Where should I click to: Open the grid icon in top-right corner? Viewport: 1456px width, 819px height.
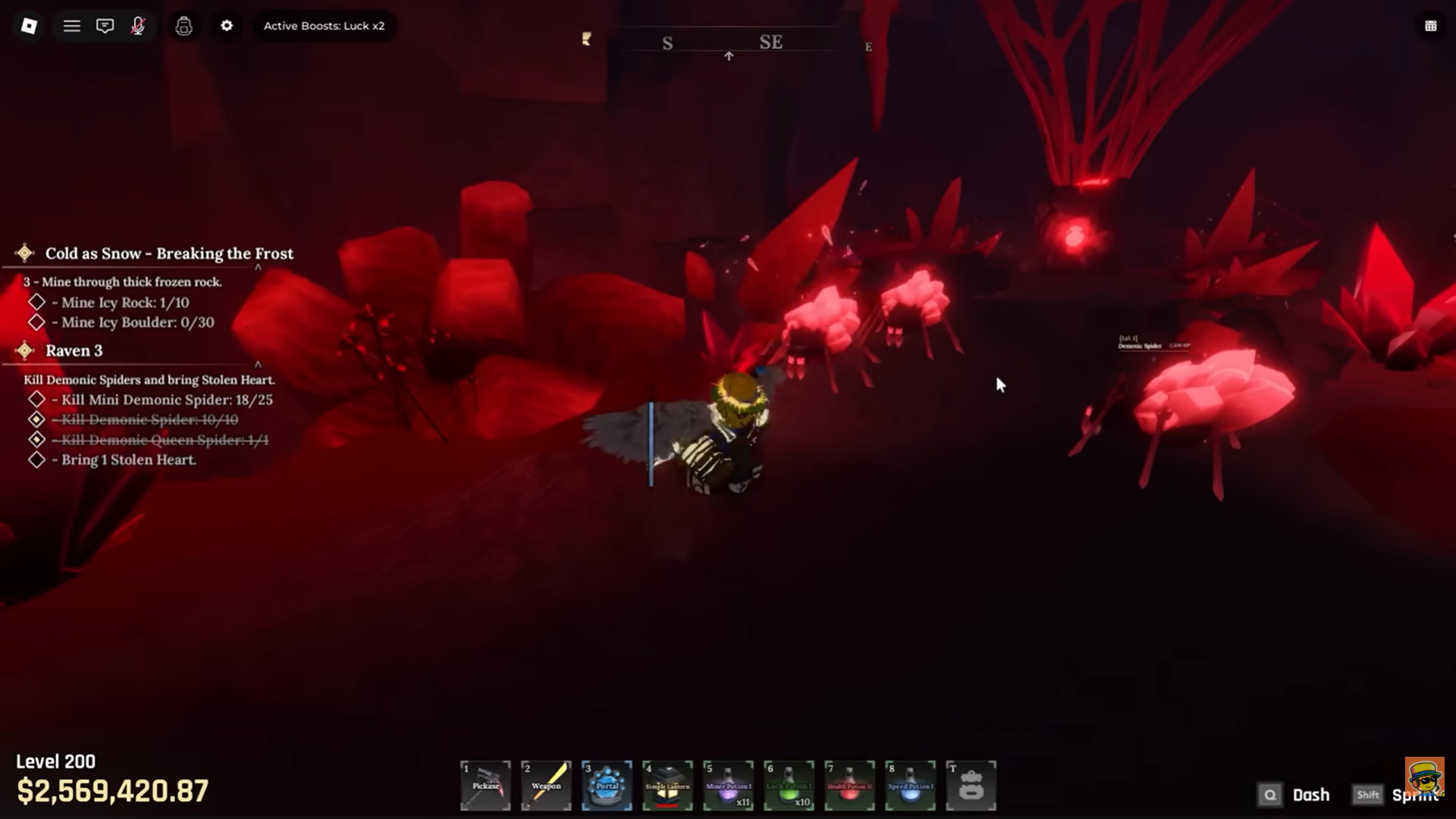(x=1430, y=26)
